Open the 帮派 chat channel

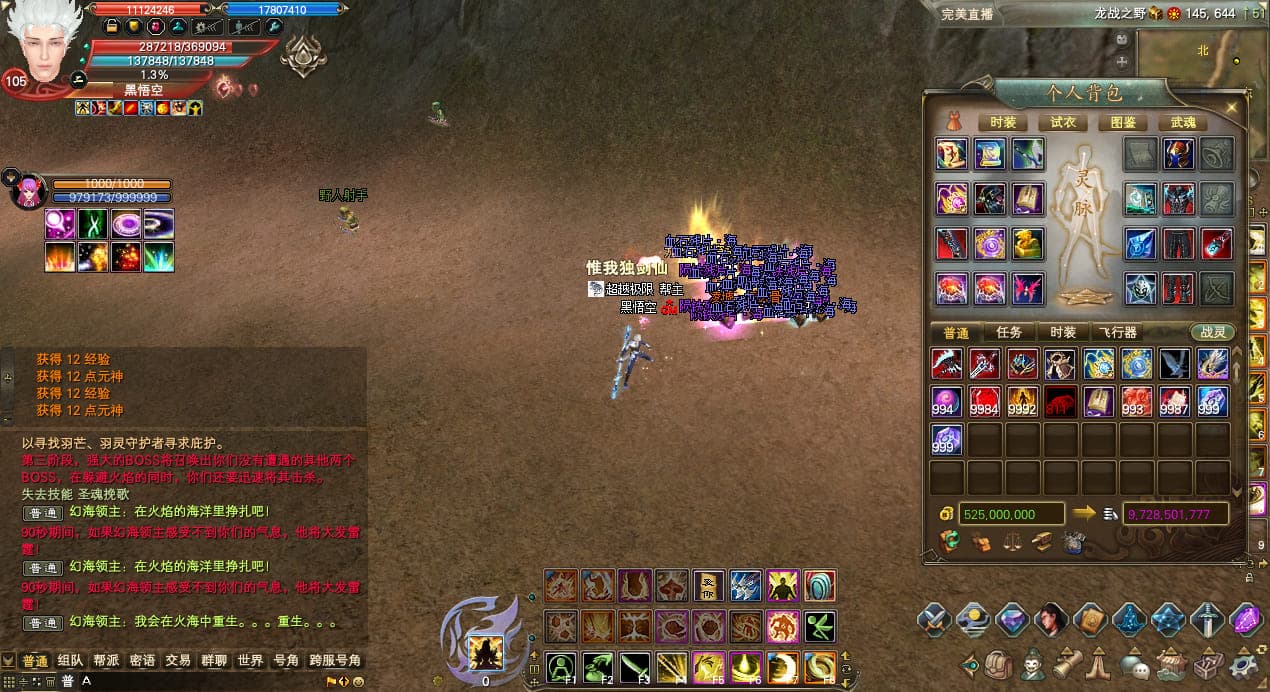106,661
